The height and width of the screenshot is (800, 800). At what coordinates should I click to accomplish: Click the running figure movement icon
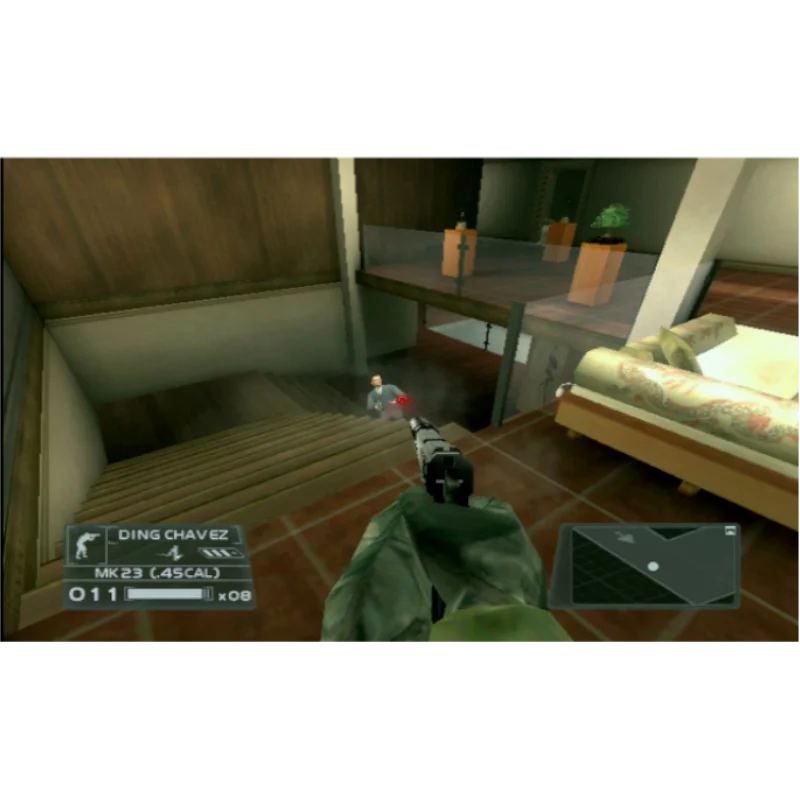tap(176, 552)
